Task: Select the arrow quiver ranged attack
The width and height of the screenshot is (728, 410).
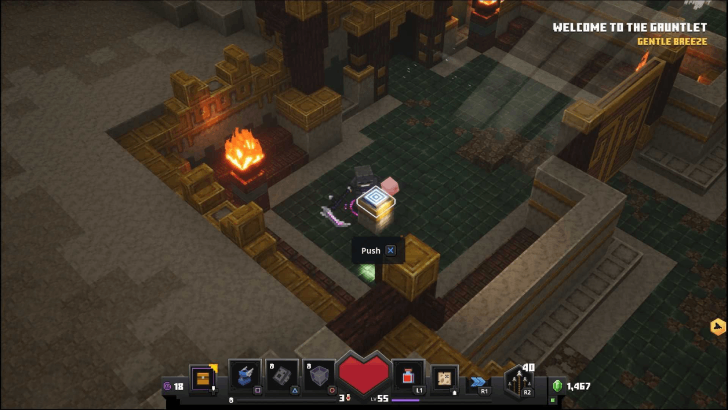Action: pos(520,380)
